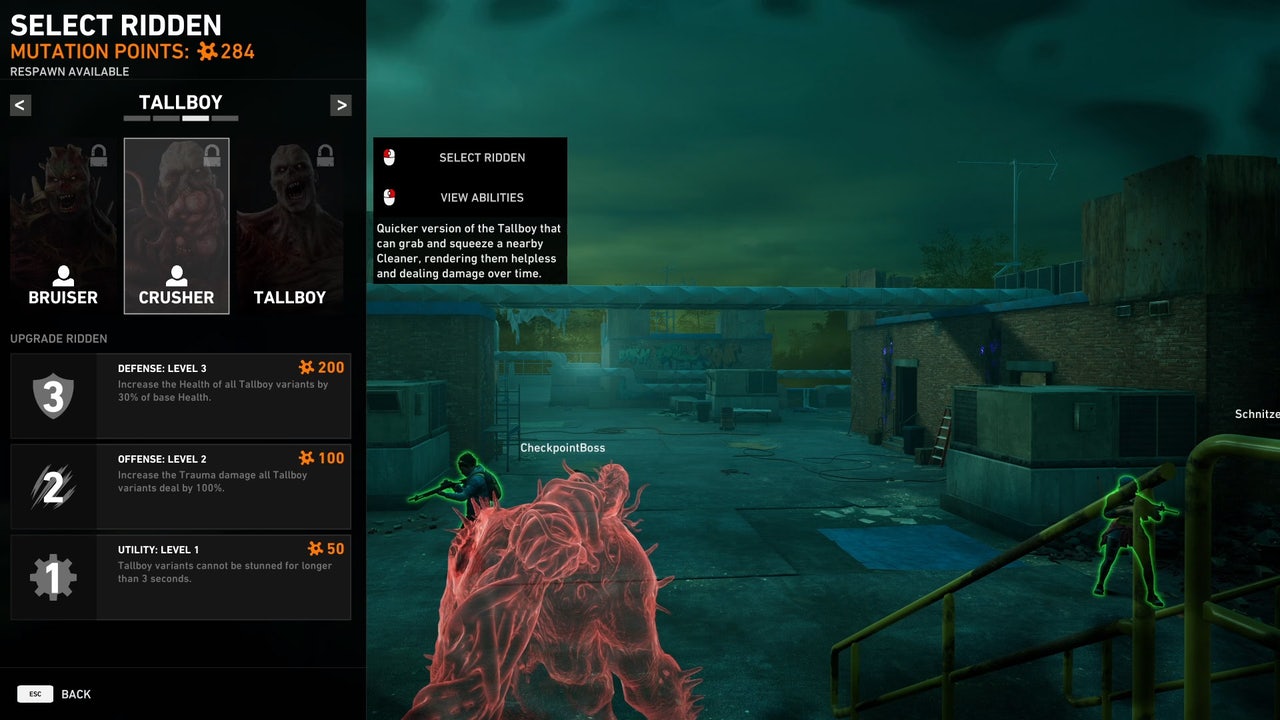
Task: Advance to the next Ridden category
Action: point(341,105)
